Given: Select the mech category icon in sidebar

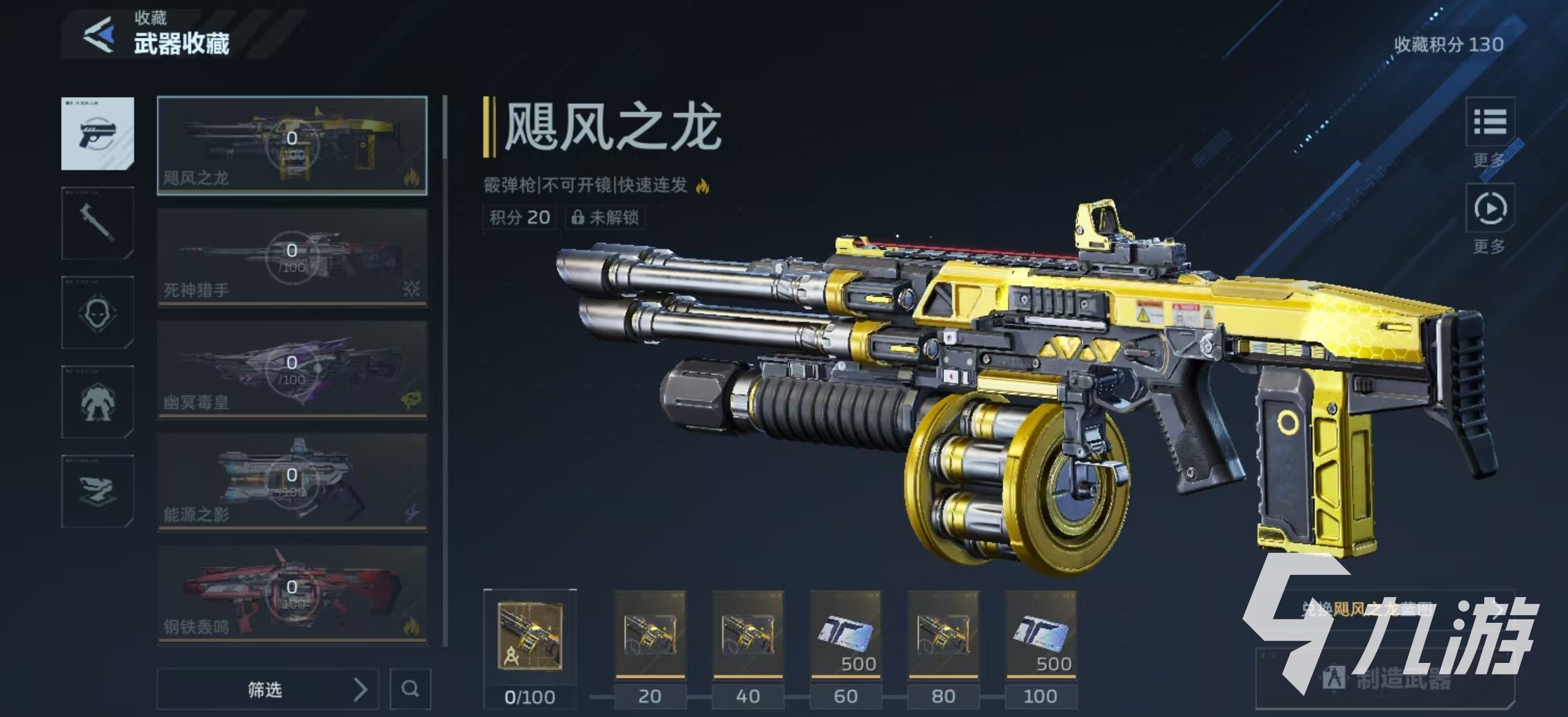Looking at the screenshot, I should (x=97, y=403).
